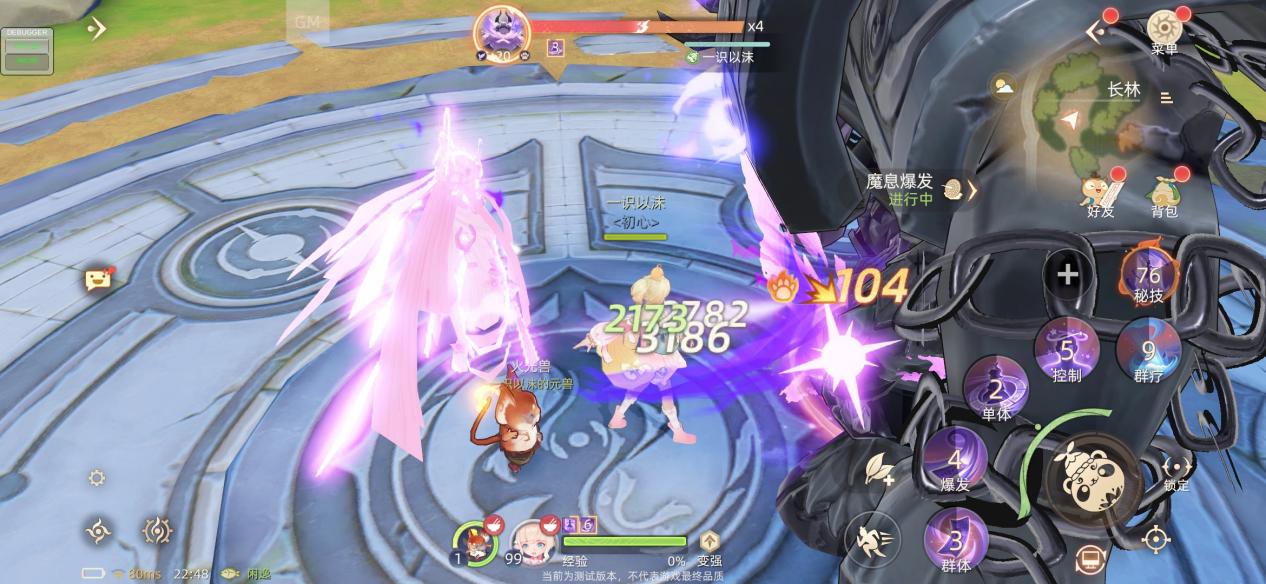
Task: Click the empty plus skill slot
Action: (x=1068, y=274)
